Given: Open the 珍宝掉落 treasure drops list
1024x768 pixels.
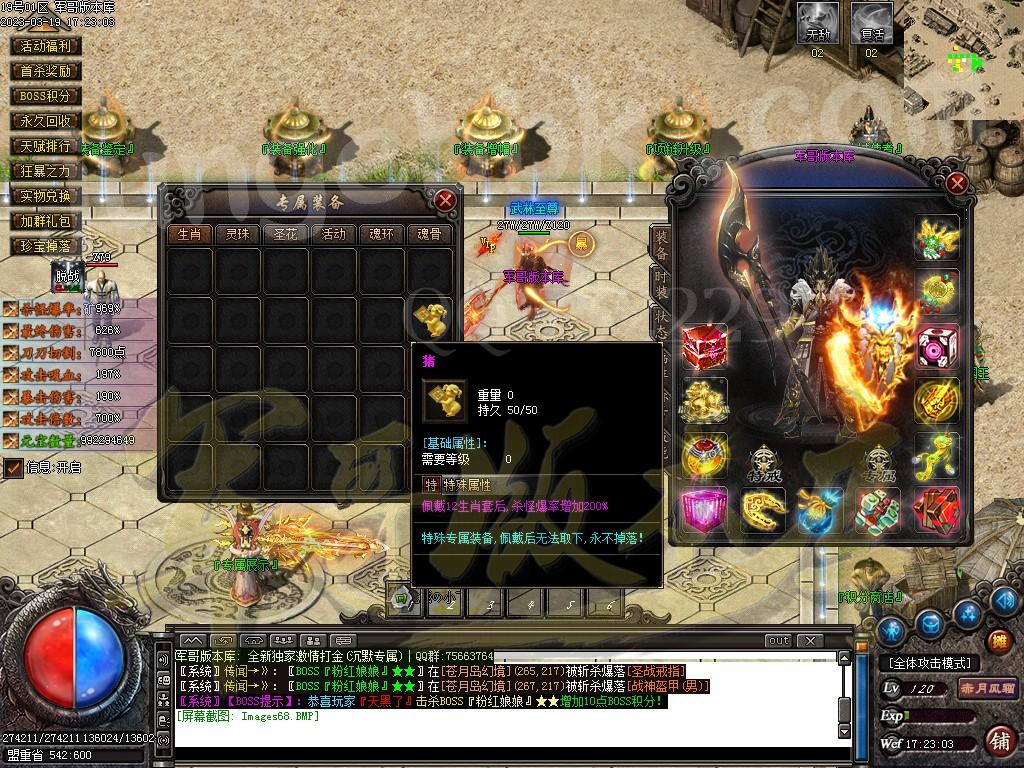Looking at the screenshot, I should tap(46, 246).
